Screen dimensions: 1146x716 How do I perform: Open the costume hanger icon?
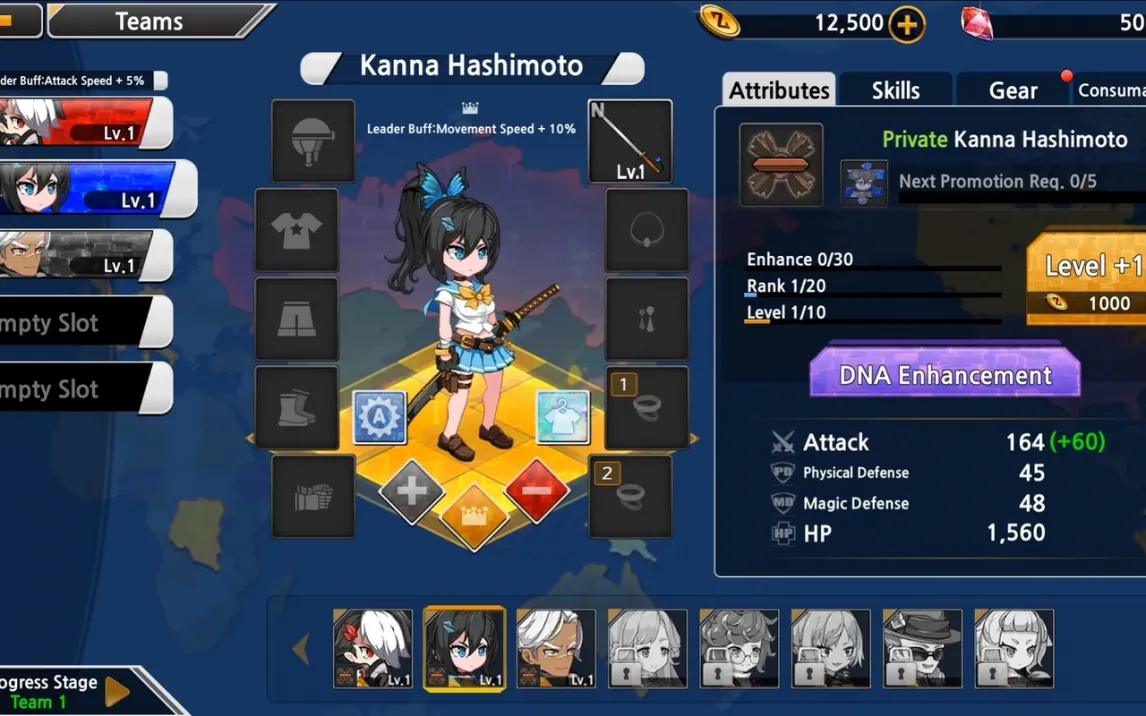(563, 417)
